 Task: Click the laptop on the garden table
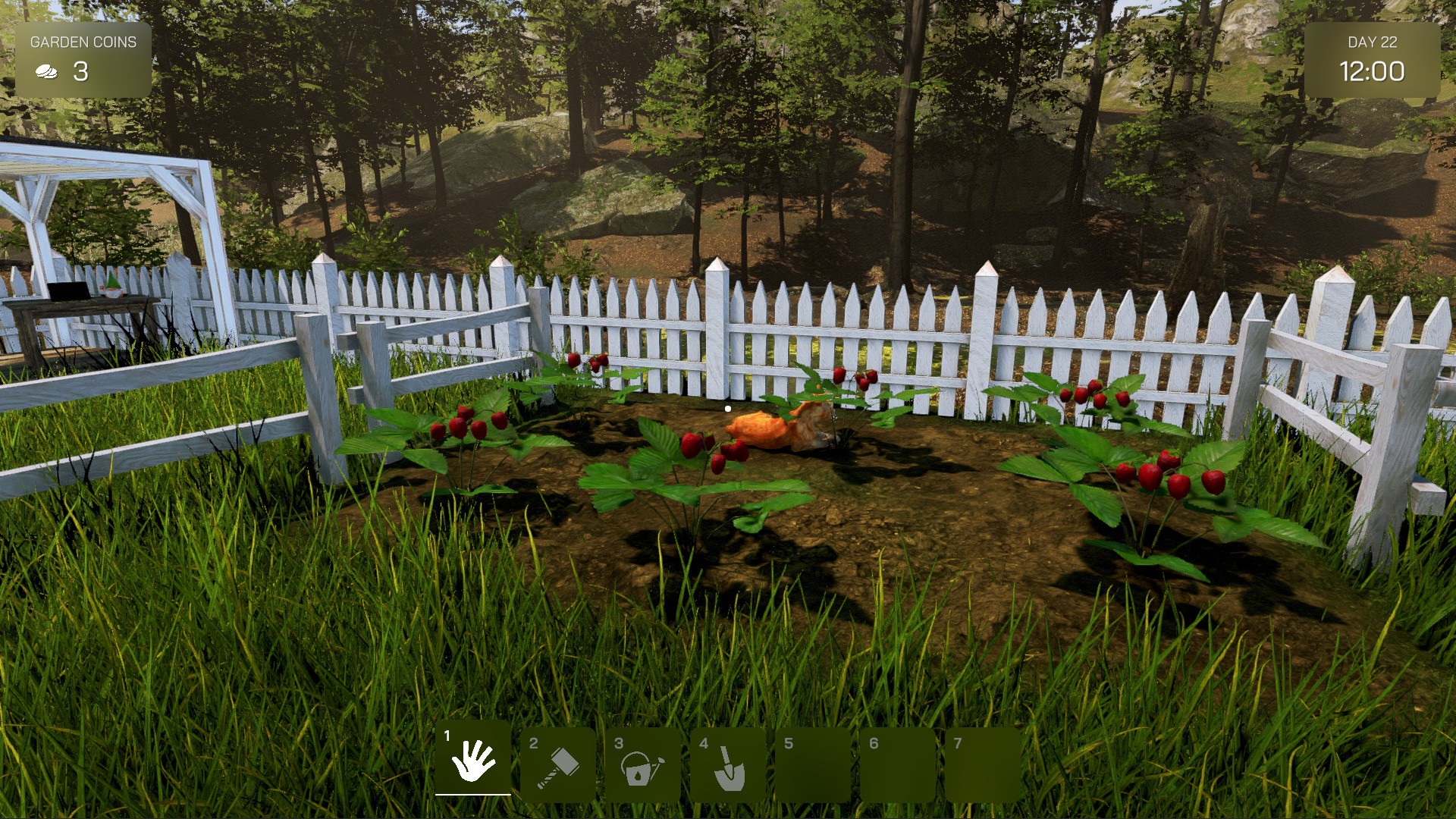point(68,292)
